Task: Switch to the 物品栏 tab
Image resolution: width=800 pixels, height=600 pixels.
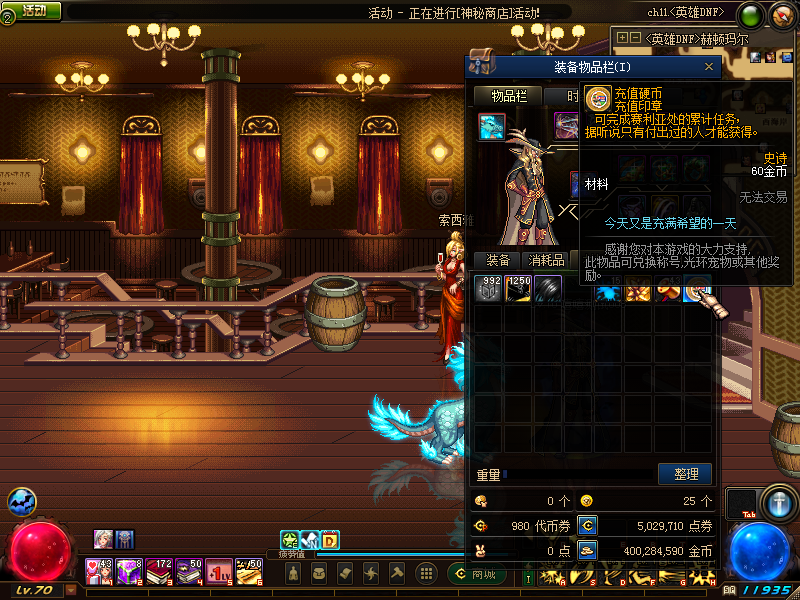Action: pyautogui.click(x=508, y=96)
